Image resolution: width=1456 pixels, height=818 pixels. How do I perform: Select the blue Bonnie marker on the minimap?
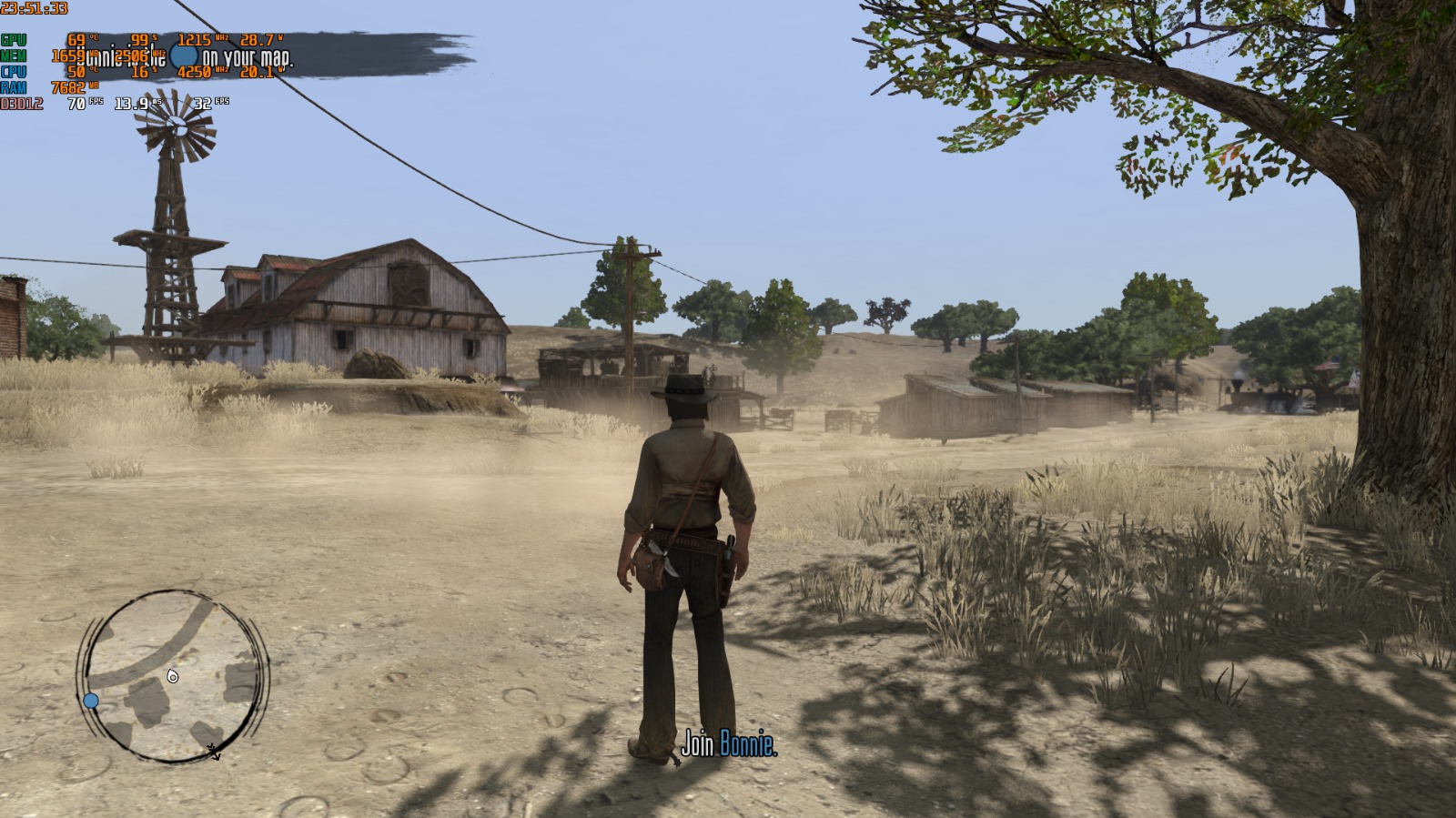pos(89,700)
